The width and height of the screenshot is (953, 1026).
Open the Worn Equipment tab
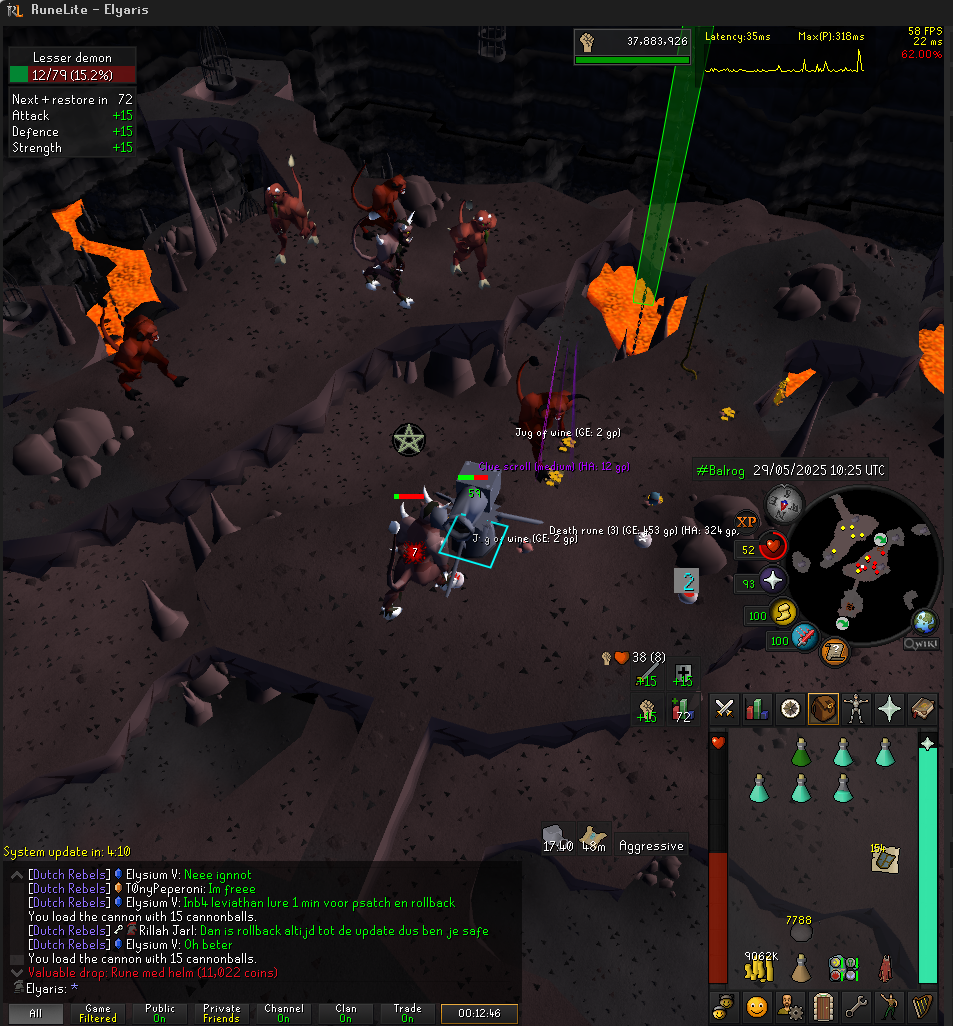click(856, 709)
